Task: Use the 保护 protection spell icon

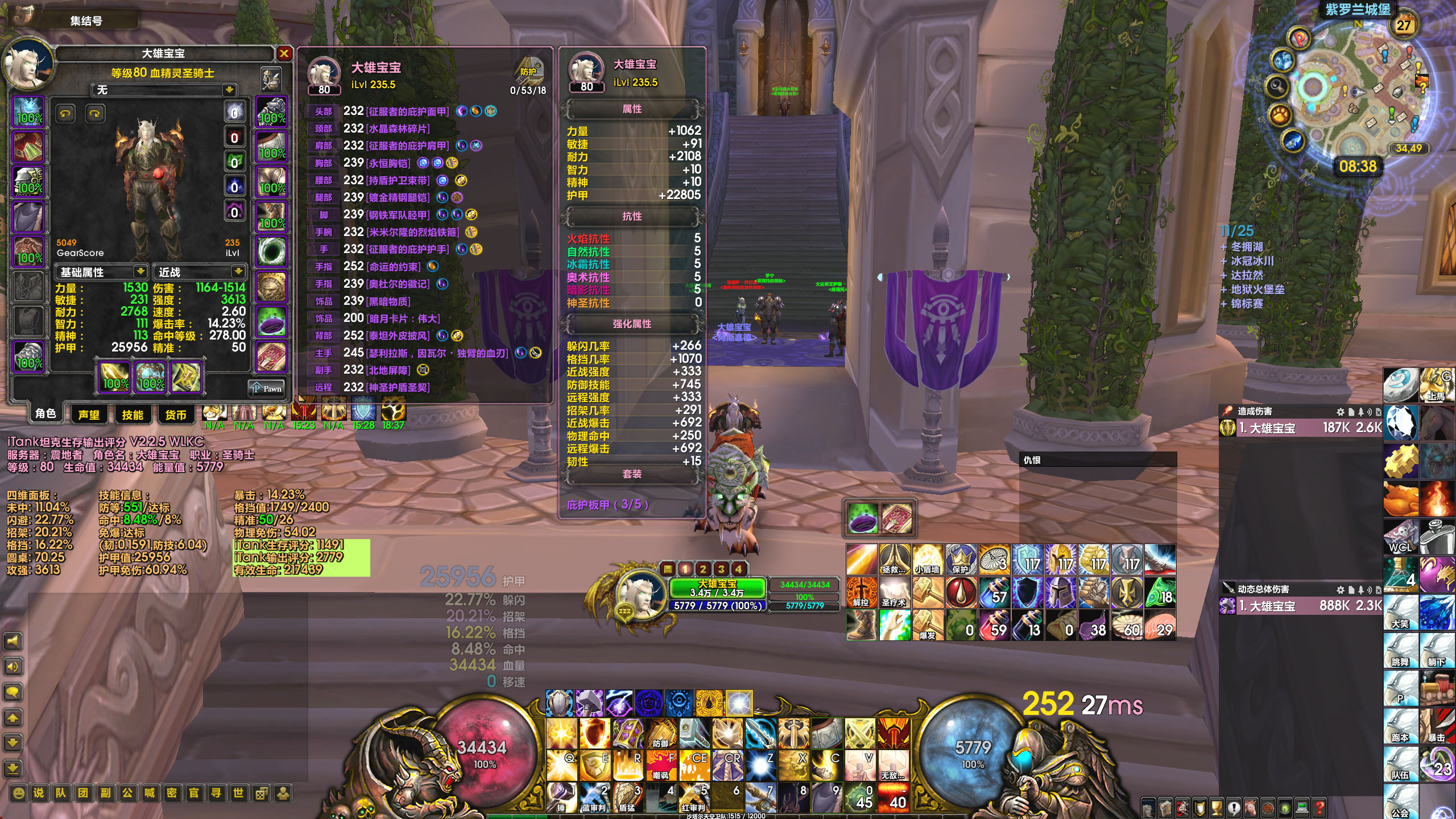Action: coord(961,560)
